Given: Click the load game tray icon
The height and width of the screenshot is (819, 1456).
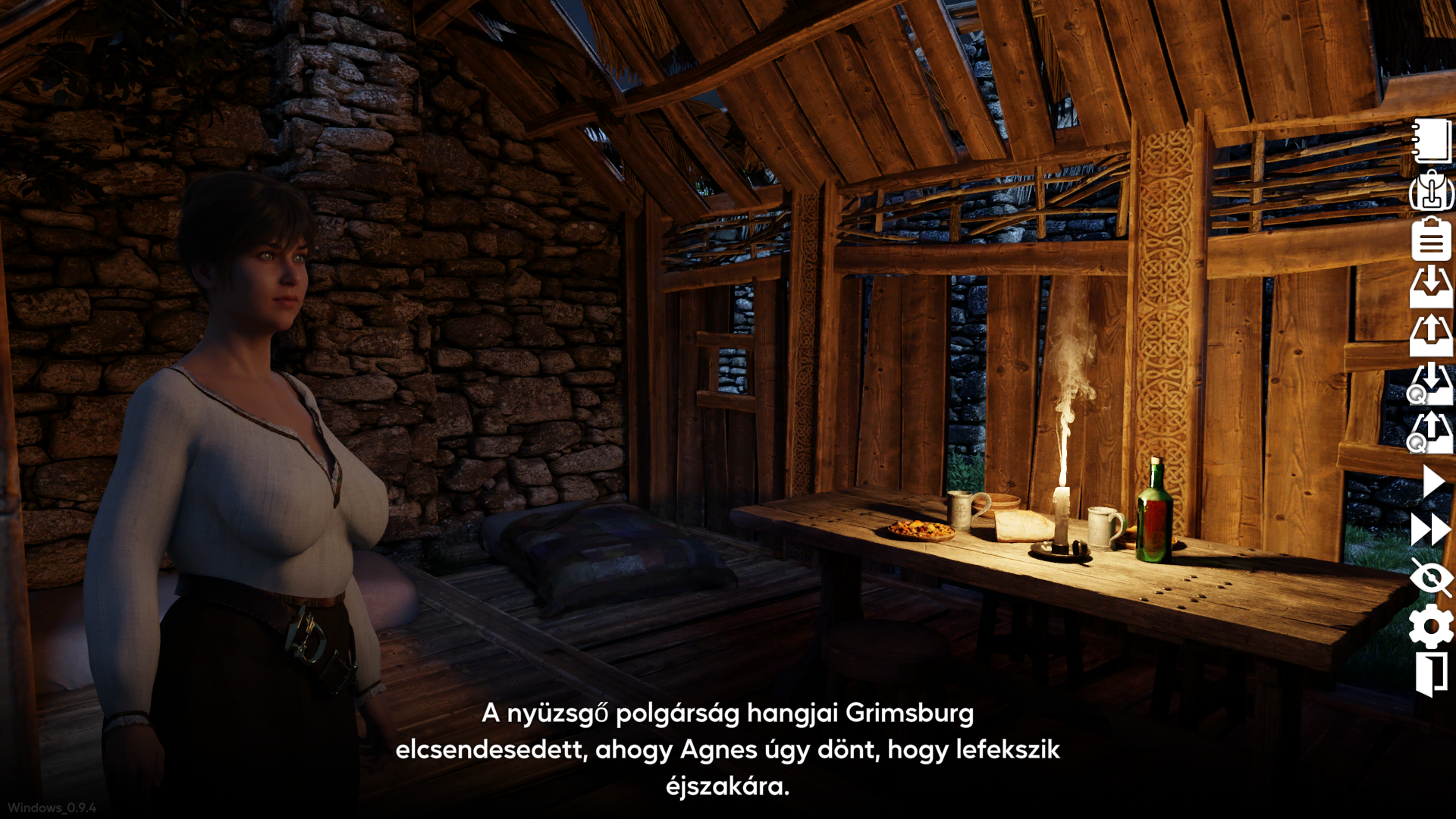Looking at the screenshot, I should (1432, 335).
